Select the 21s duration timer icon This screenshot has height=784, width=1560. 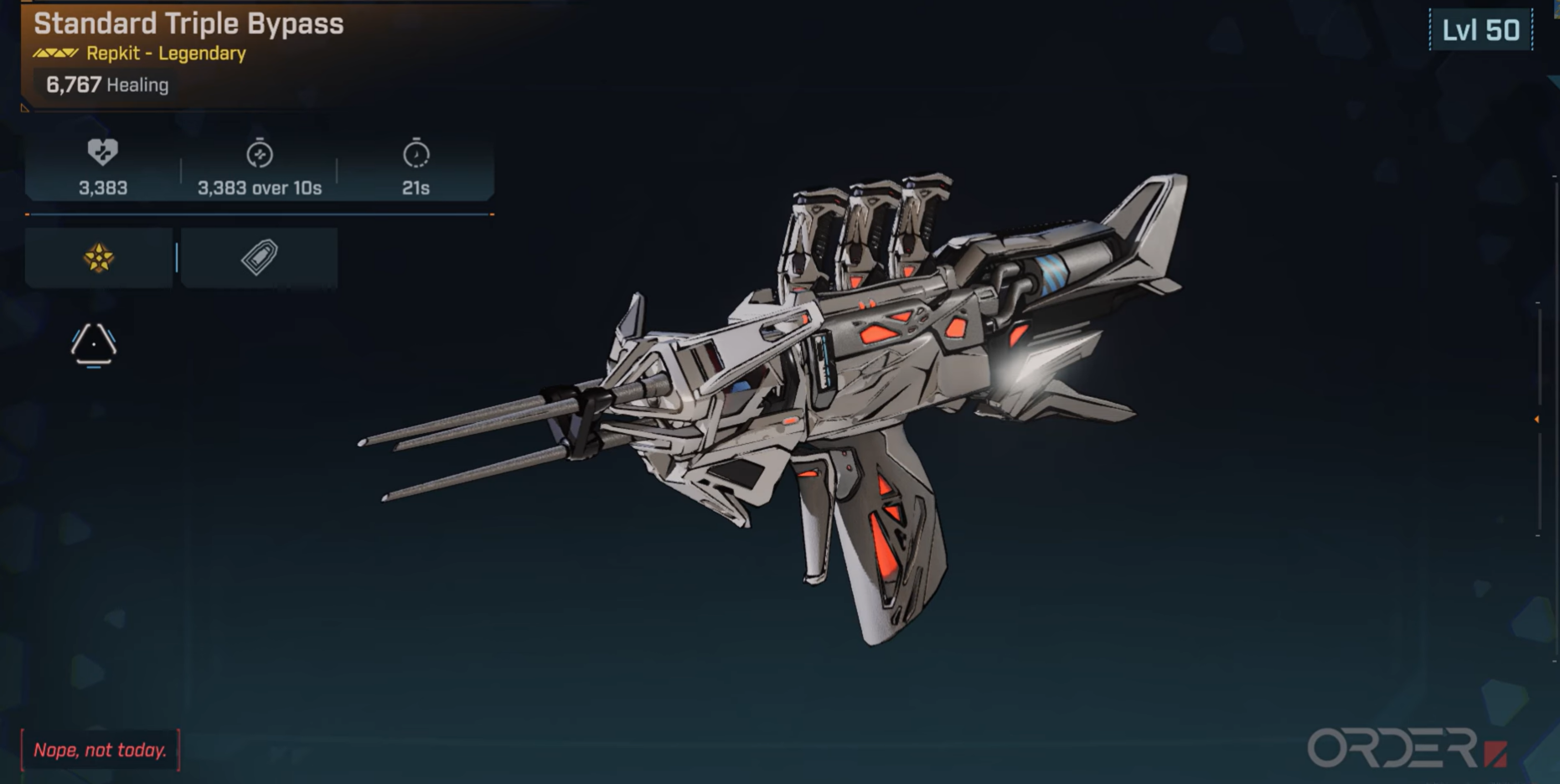pyautogui.click(x=416, y=154)
